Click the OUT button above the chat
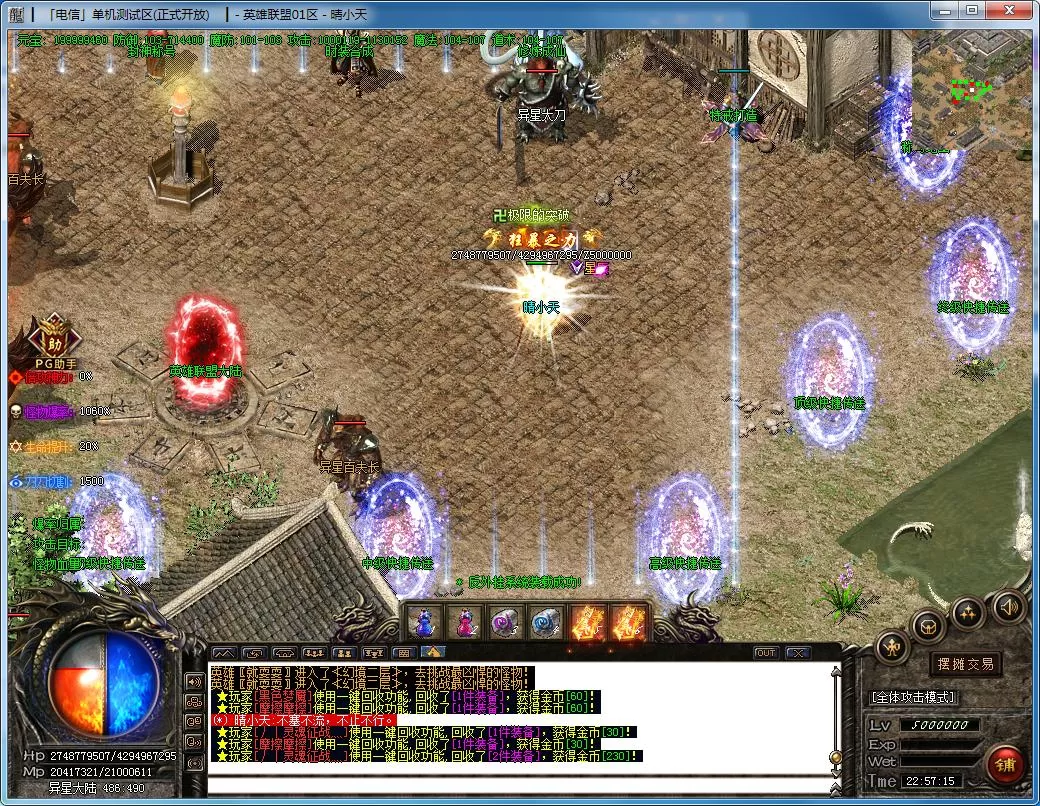 765,653
